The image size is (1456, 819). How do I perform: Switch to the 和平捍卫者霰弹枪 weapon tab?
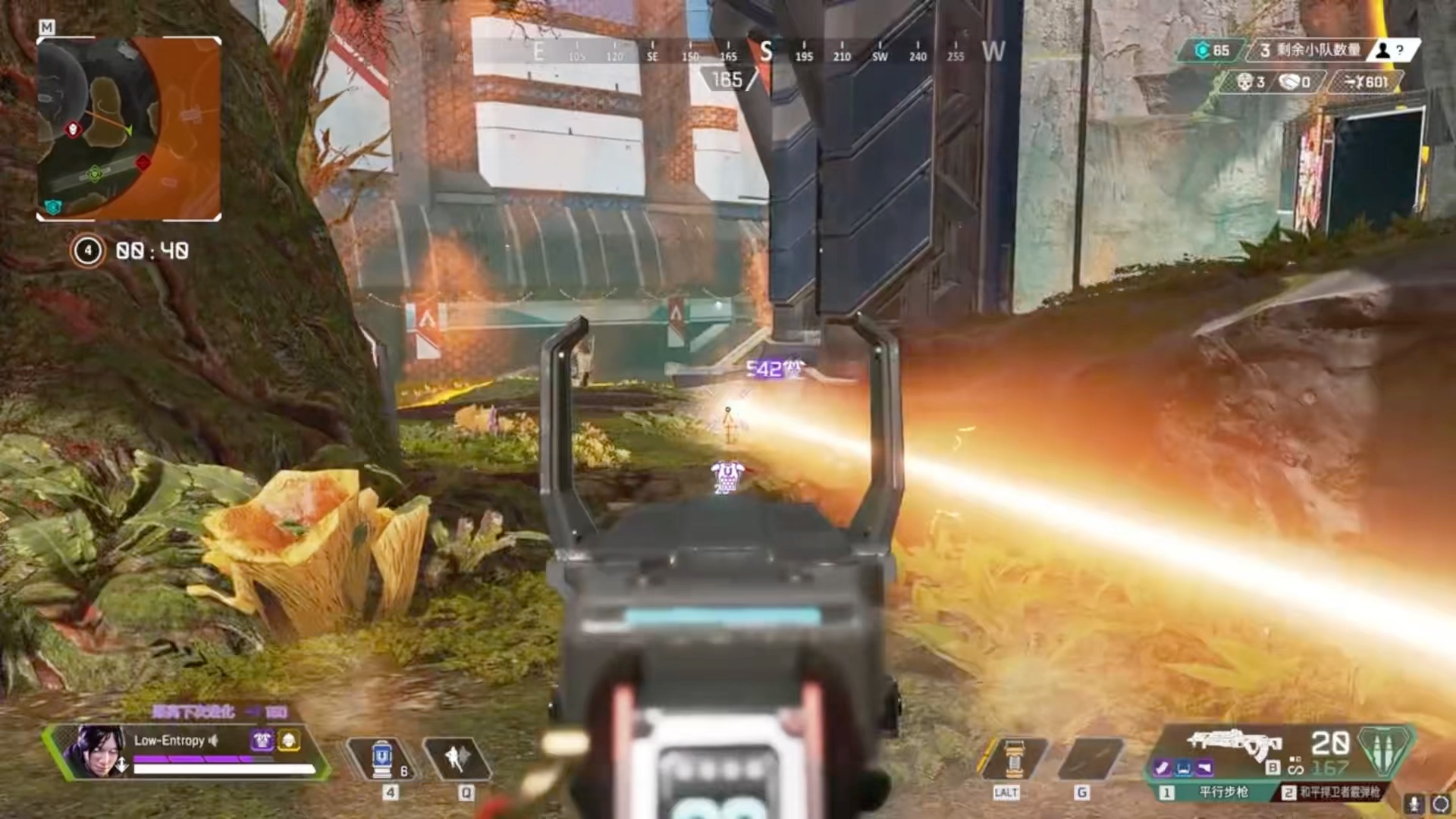coord(1333,792)
